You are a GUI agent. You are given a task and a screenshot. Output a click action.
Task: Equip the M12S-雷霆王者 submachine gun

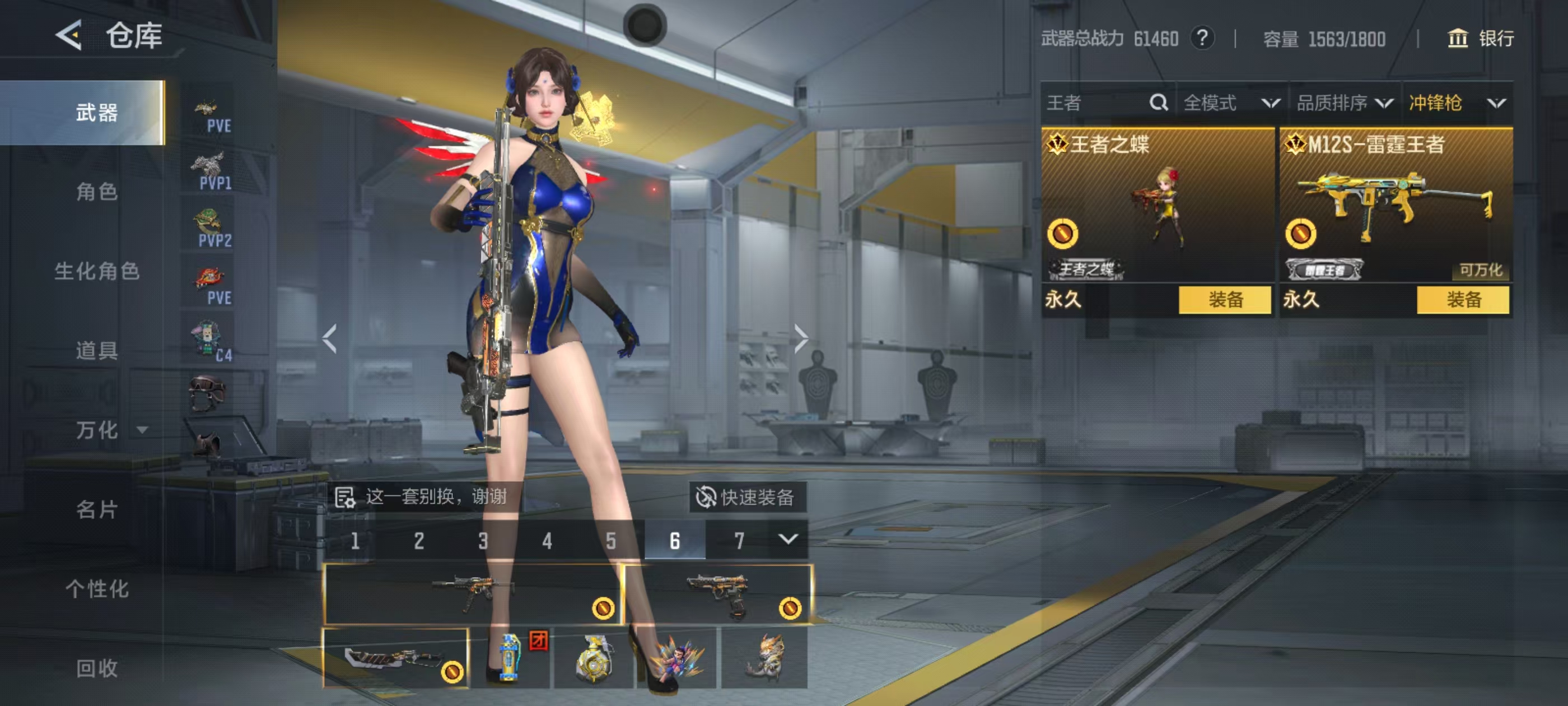(x=1463, y=300)
